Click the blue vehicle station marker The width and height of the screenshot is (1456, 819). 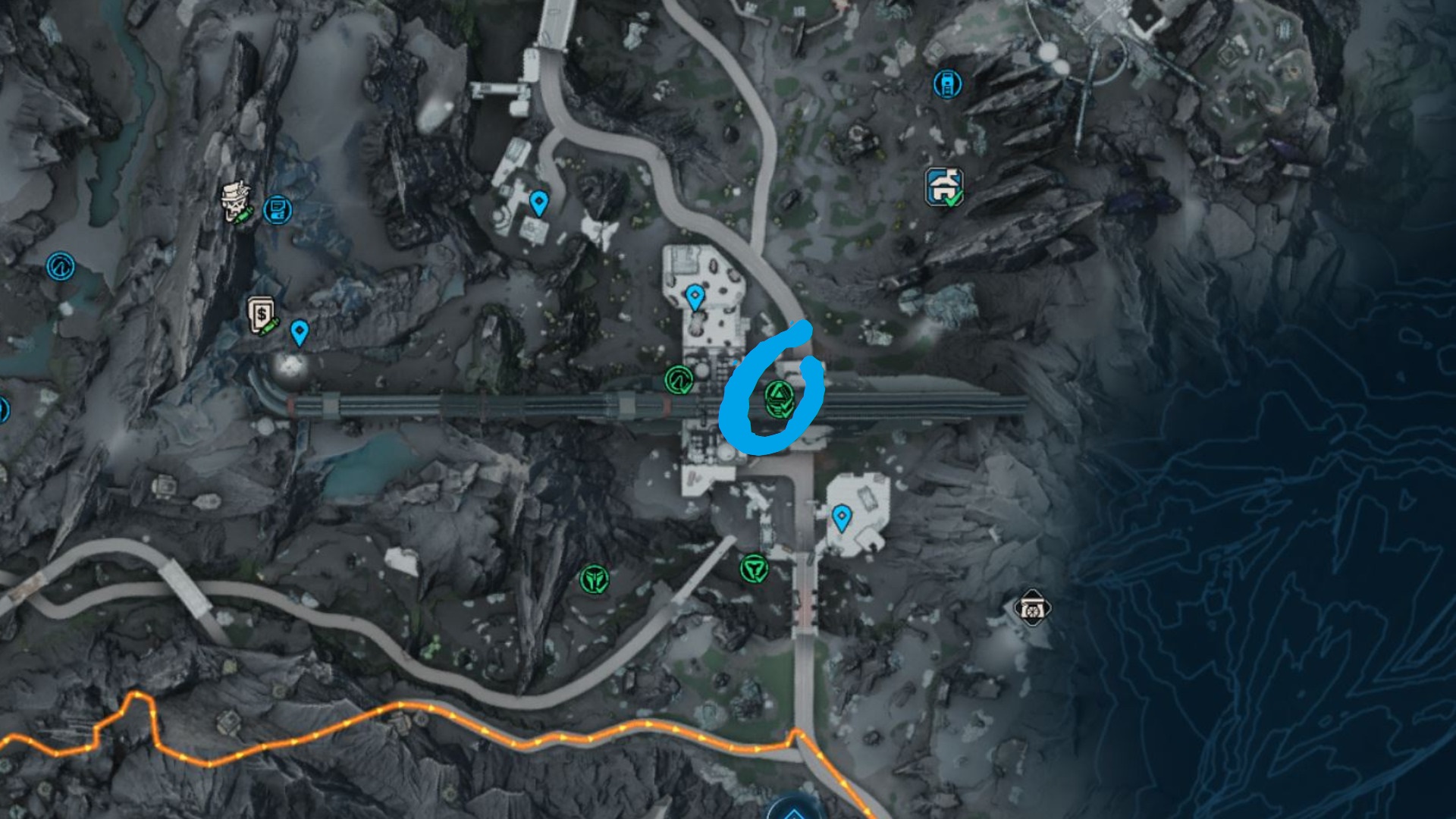pos(947,83)
